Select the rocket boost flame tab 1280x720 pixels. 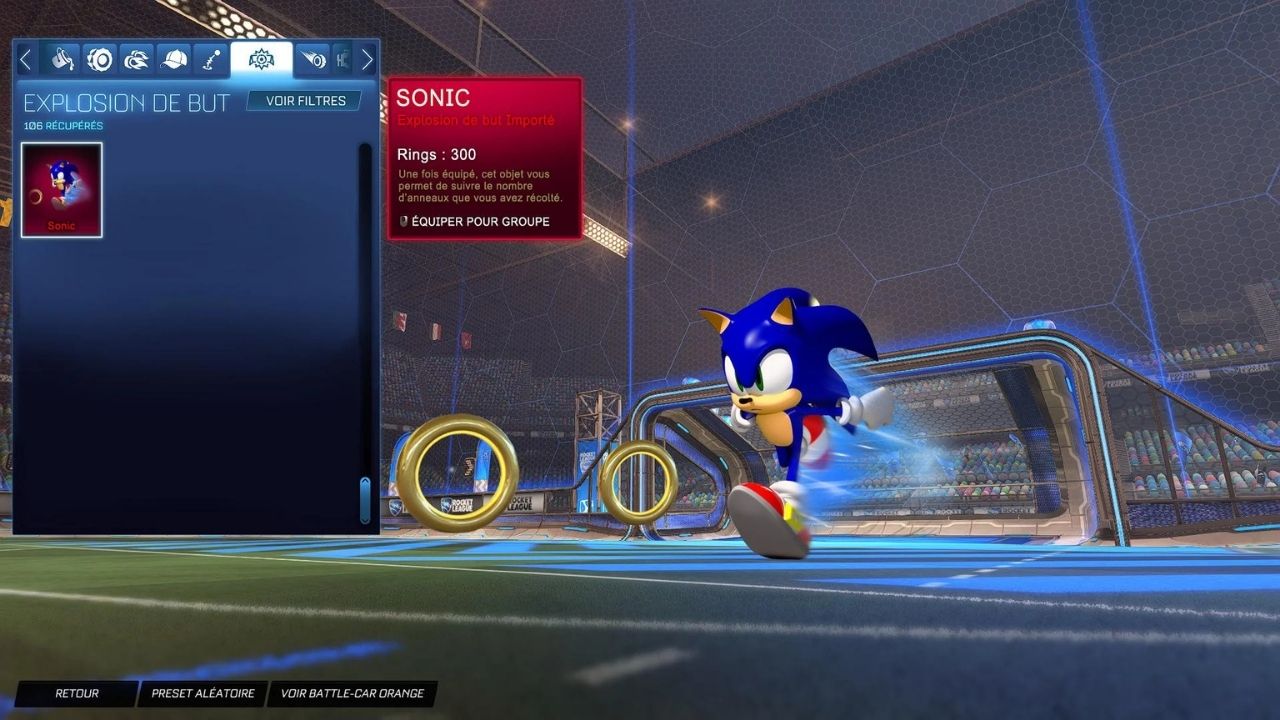pyautogui.click(x=137, y=60)
